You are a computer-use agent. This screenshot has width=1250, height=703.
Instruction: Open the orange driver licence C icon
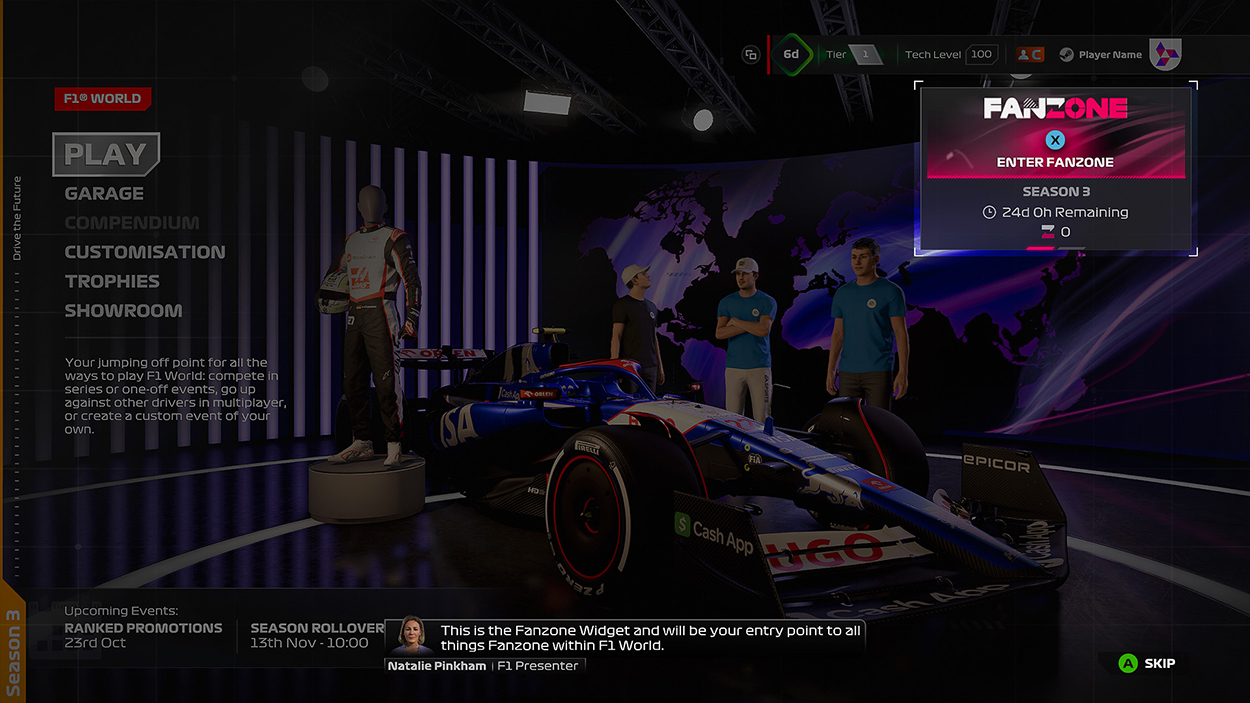(1030, 55)
